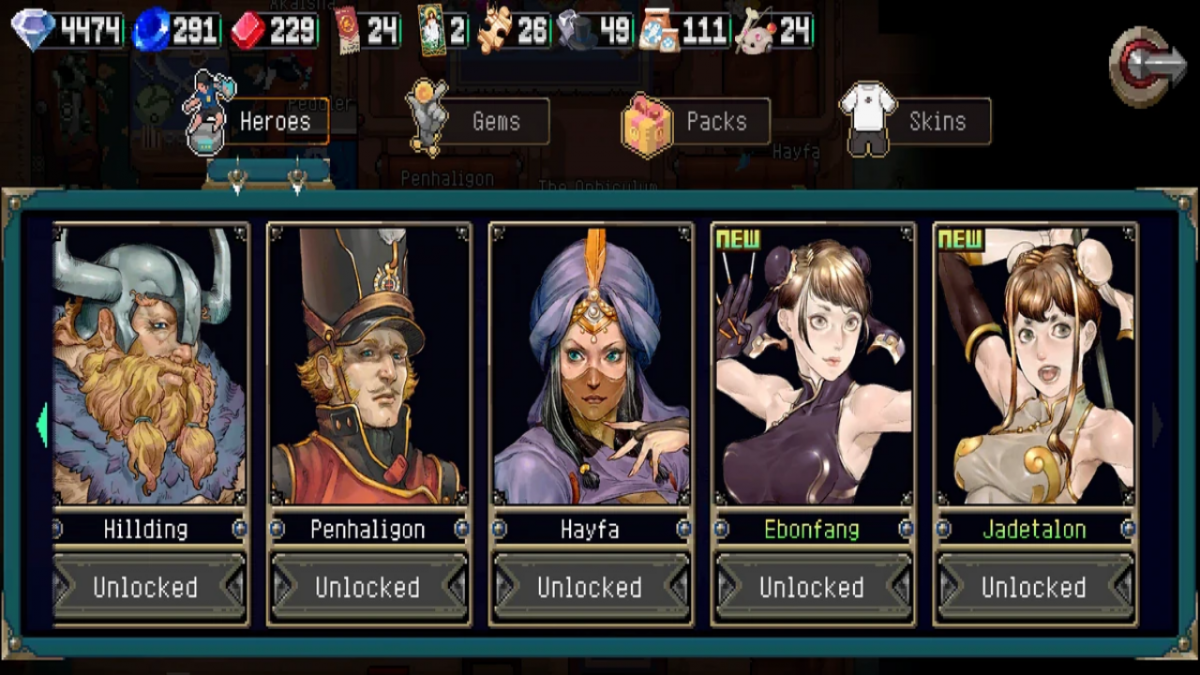
Task: Open the Gems tab
Action: (x=480, y=122)
